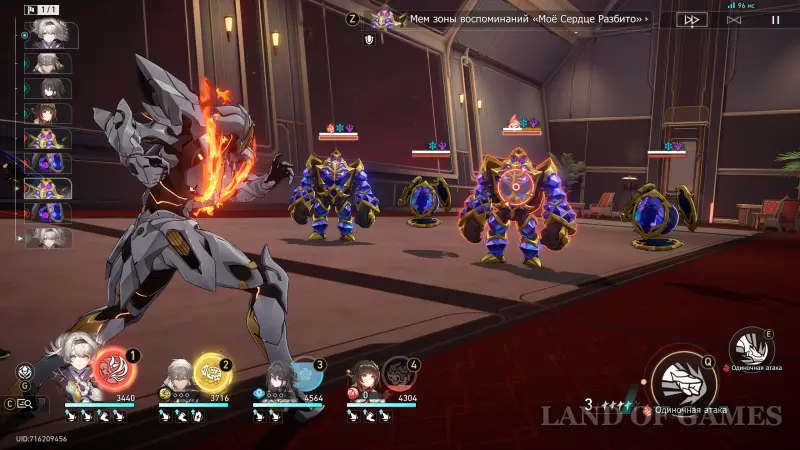Viewport: 800px width, 450px height.
Task: Select the party member with 3716 HP
Action: 179,377
